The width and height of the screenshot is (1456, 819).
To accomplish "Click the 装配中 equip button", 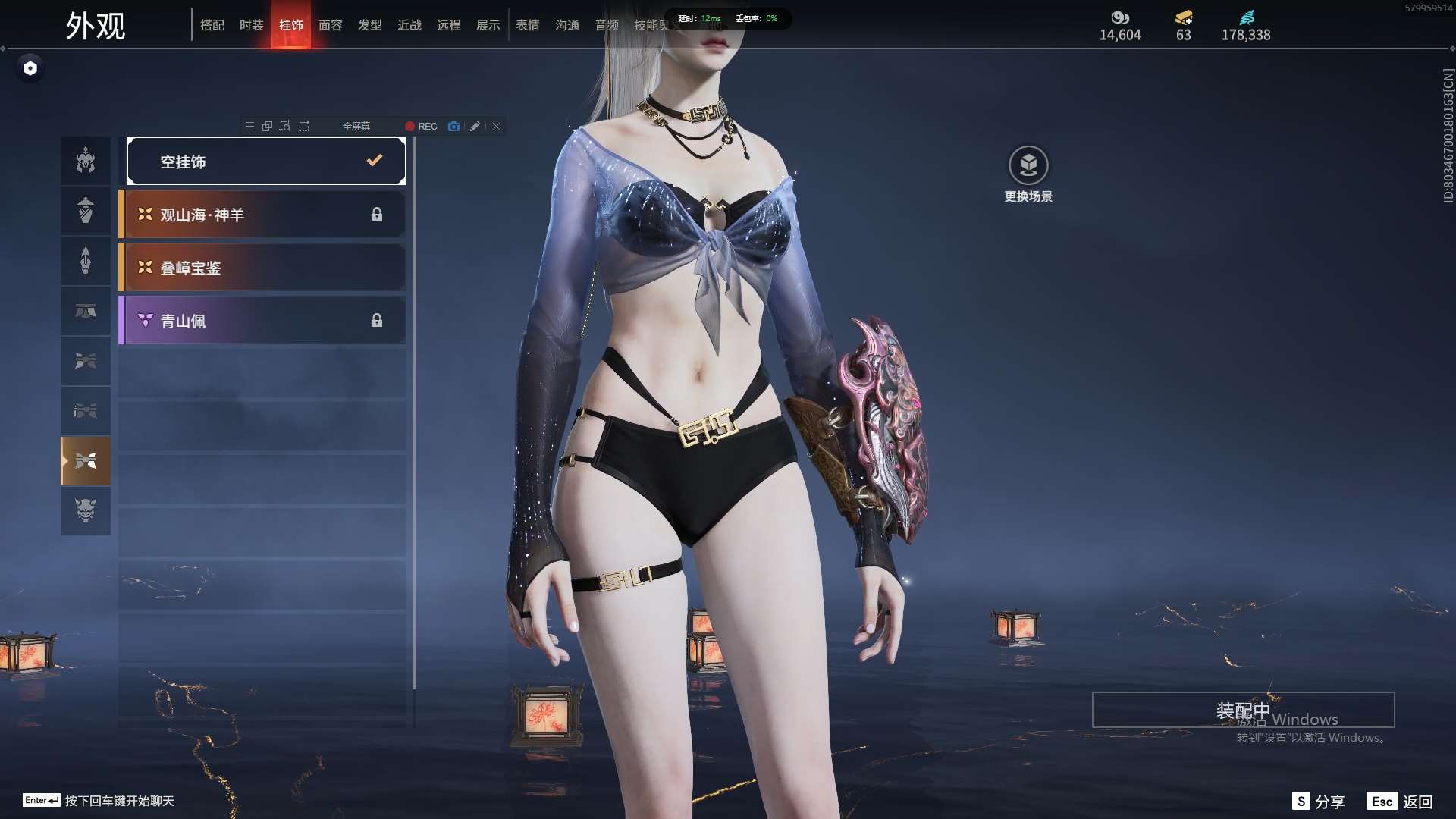I will pos(1243,710).
